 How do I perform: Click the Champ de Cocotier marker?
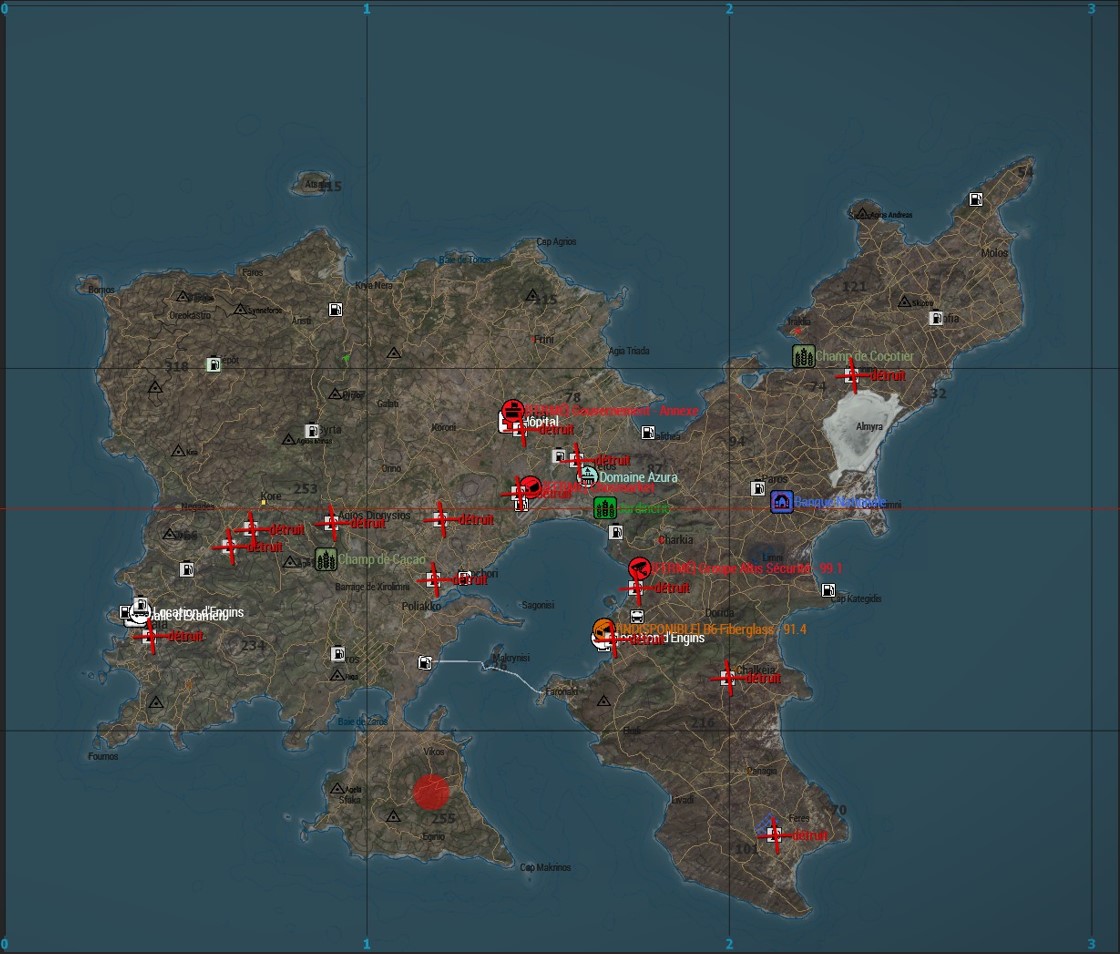point(803,356)
